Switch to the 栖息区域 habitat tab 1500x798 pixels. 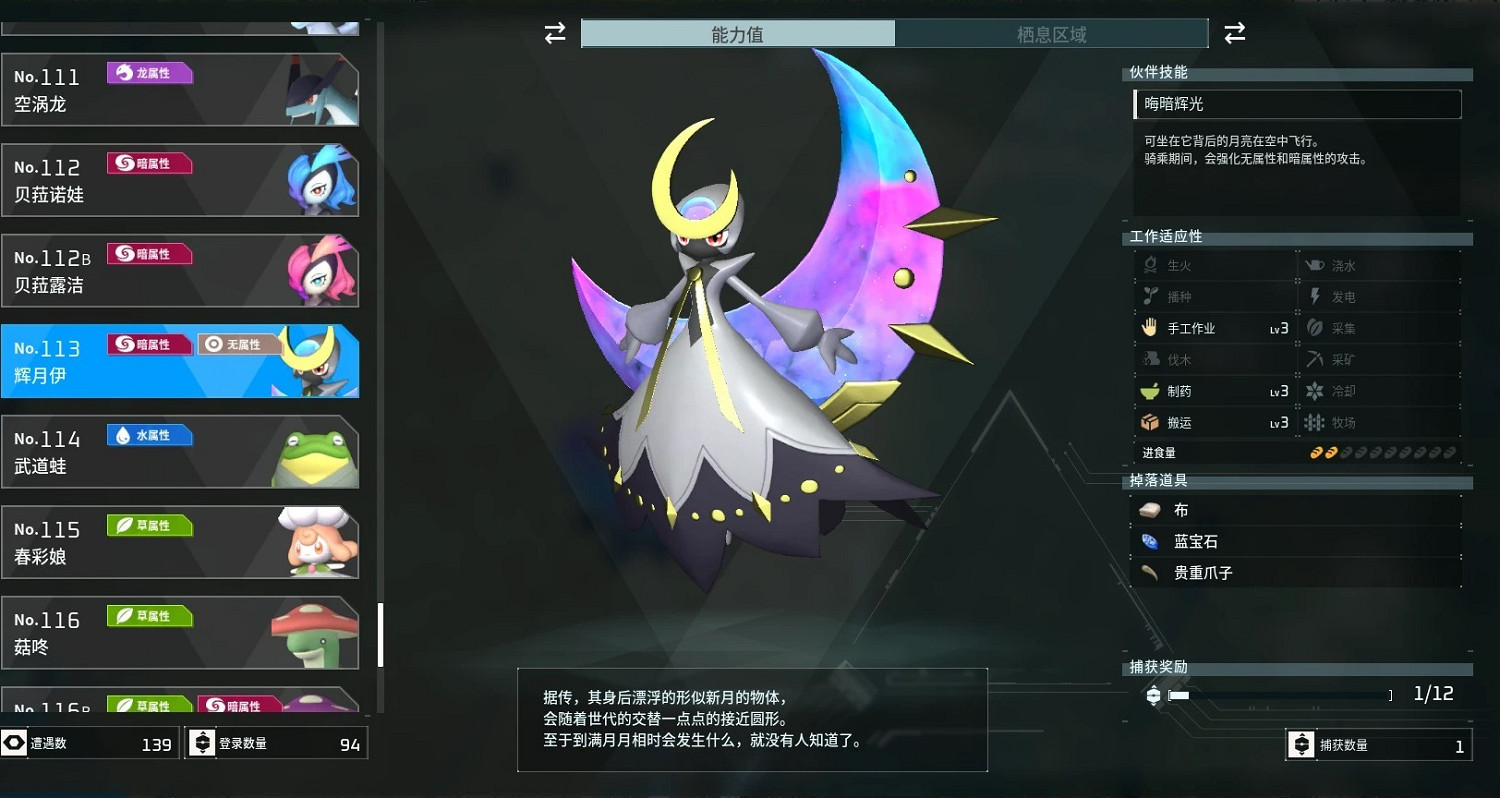1050,33
